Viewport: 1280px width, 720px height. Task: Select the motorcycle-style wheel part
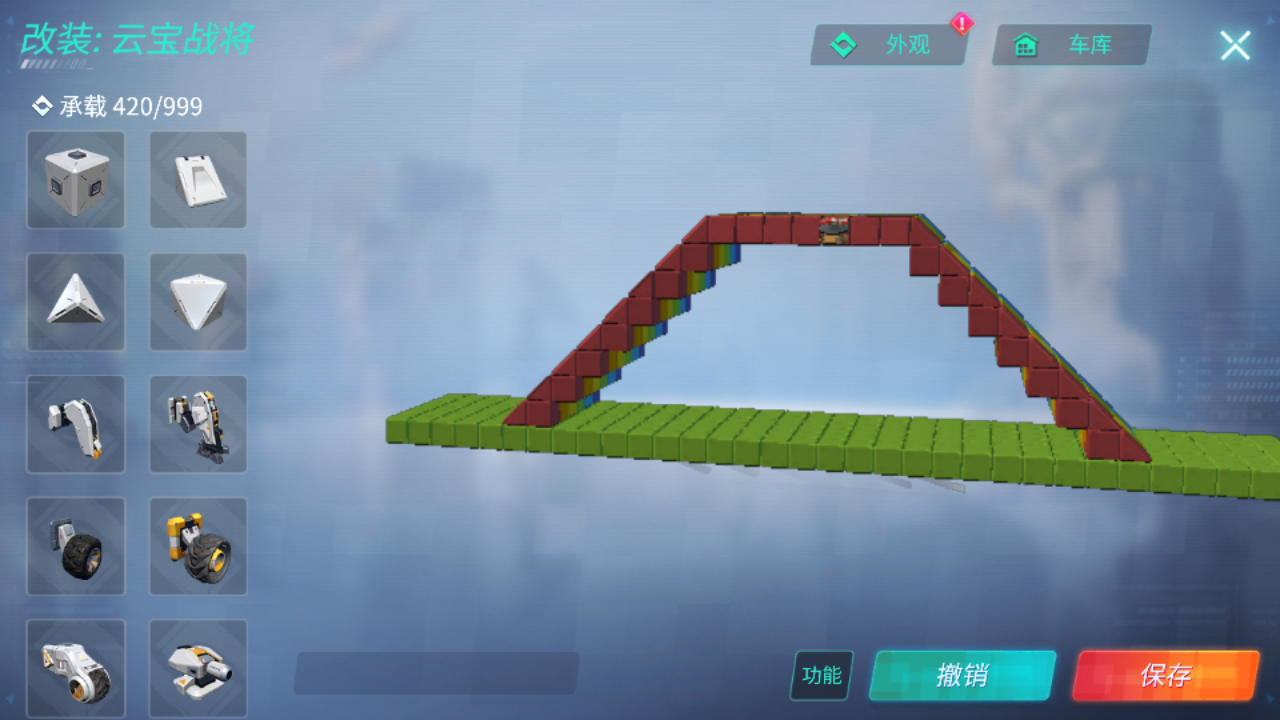pos(76,666)
